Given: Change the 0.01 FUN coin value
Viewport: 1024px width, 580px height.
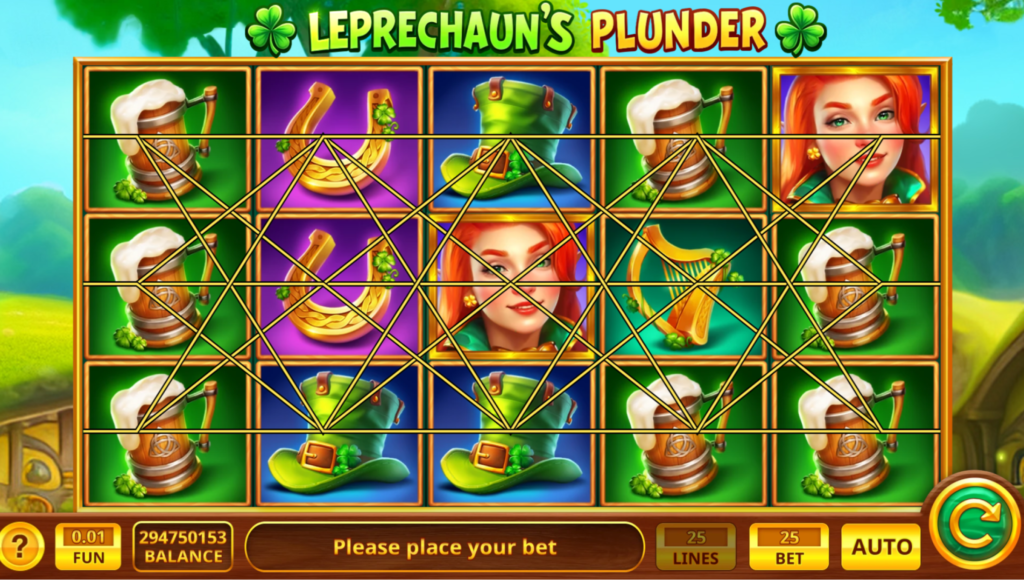Looking at the screenshot, I should [88, 547].
